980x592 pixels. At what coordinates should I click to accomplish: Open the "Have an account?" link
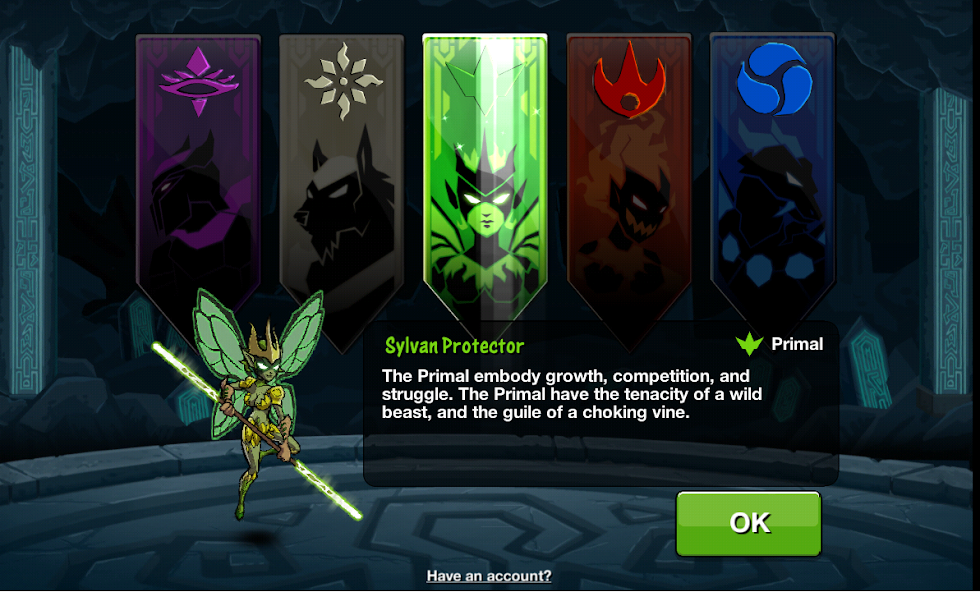click(x=489, y=576)
